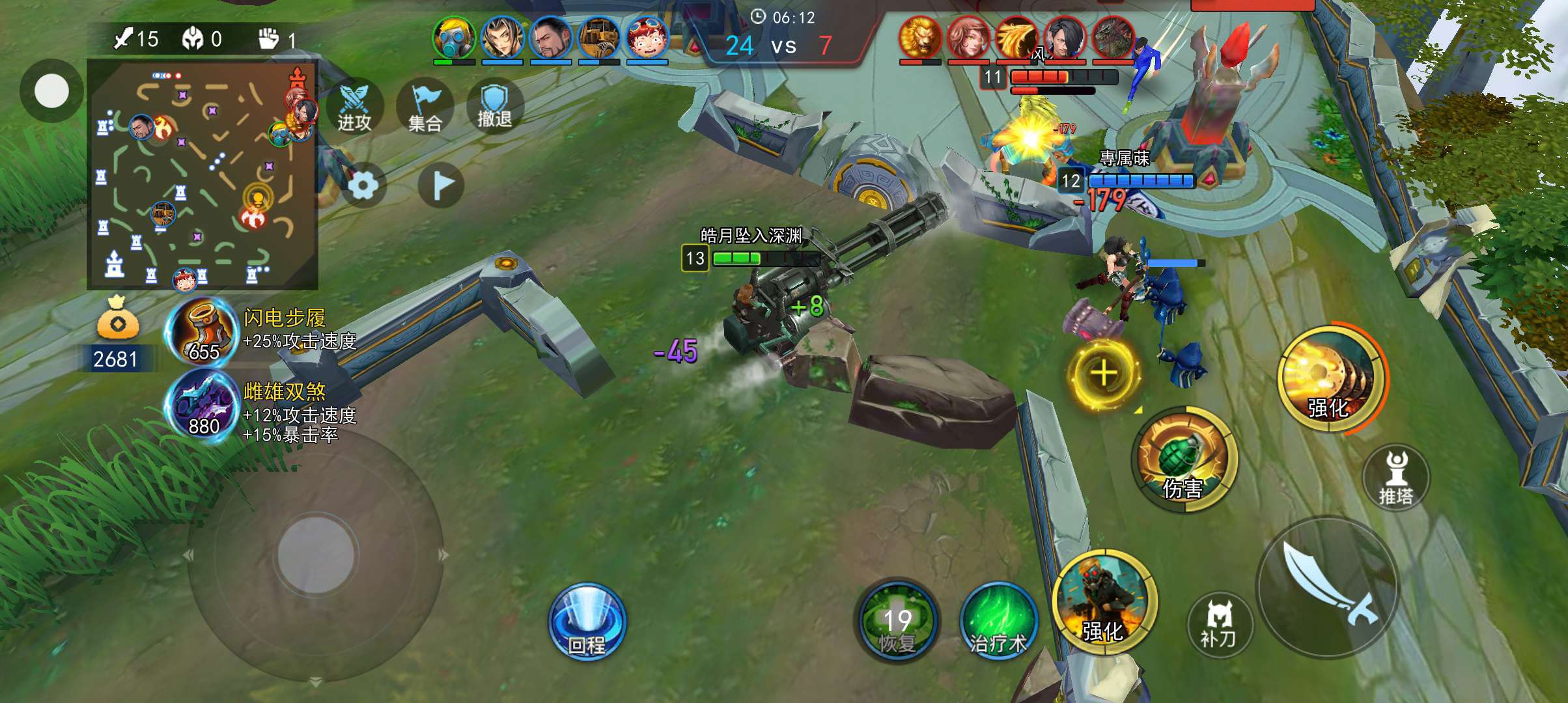The height and width of the screenshot is (703, 1568).
Task: Select the lion enemy hero portrait
Action: [919, 38]
